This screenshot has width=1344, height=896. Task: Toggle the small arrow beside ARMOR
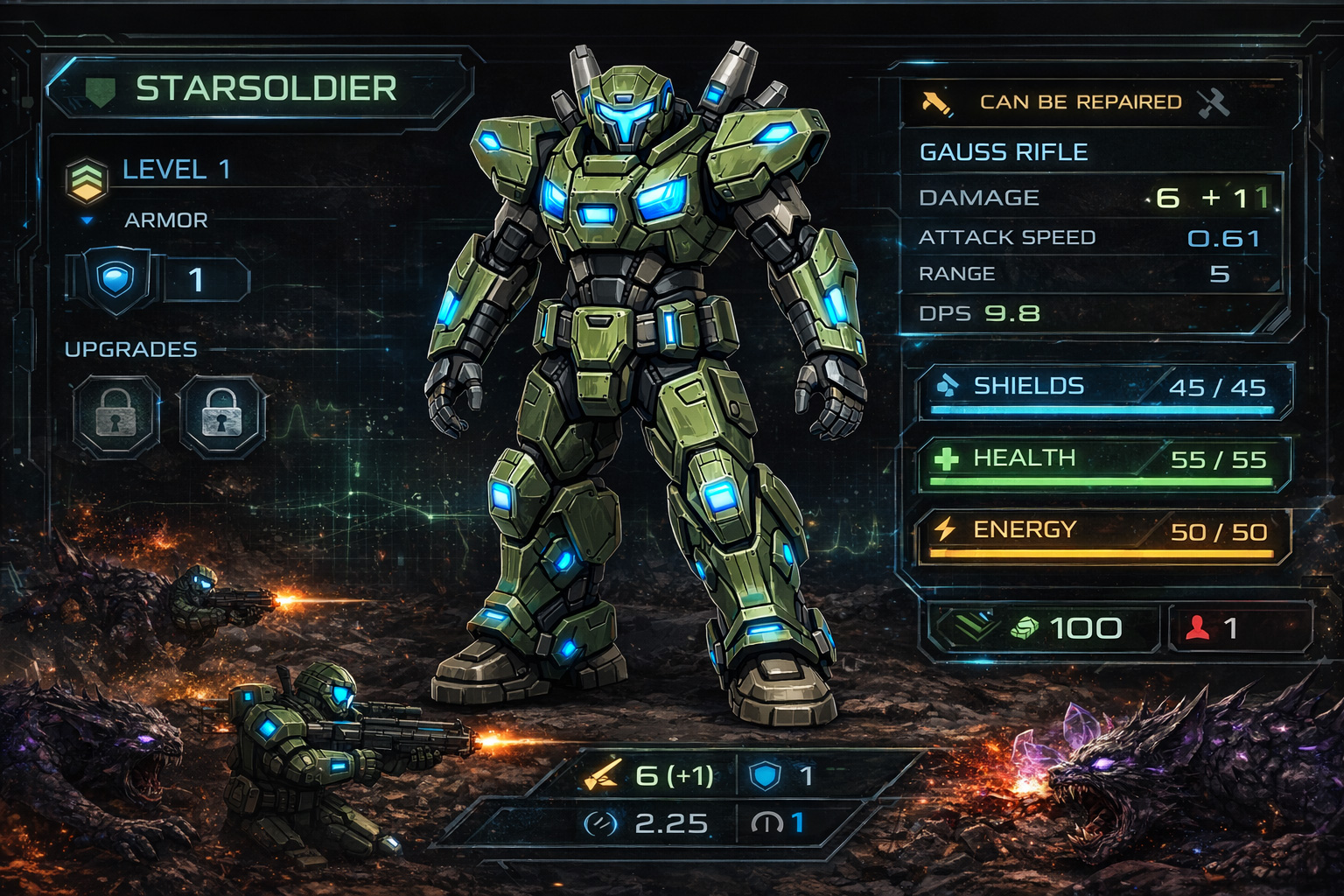pyautogui.click(x=87, y=220)
